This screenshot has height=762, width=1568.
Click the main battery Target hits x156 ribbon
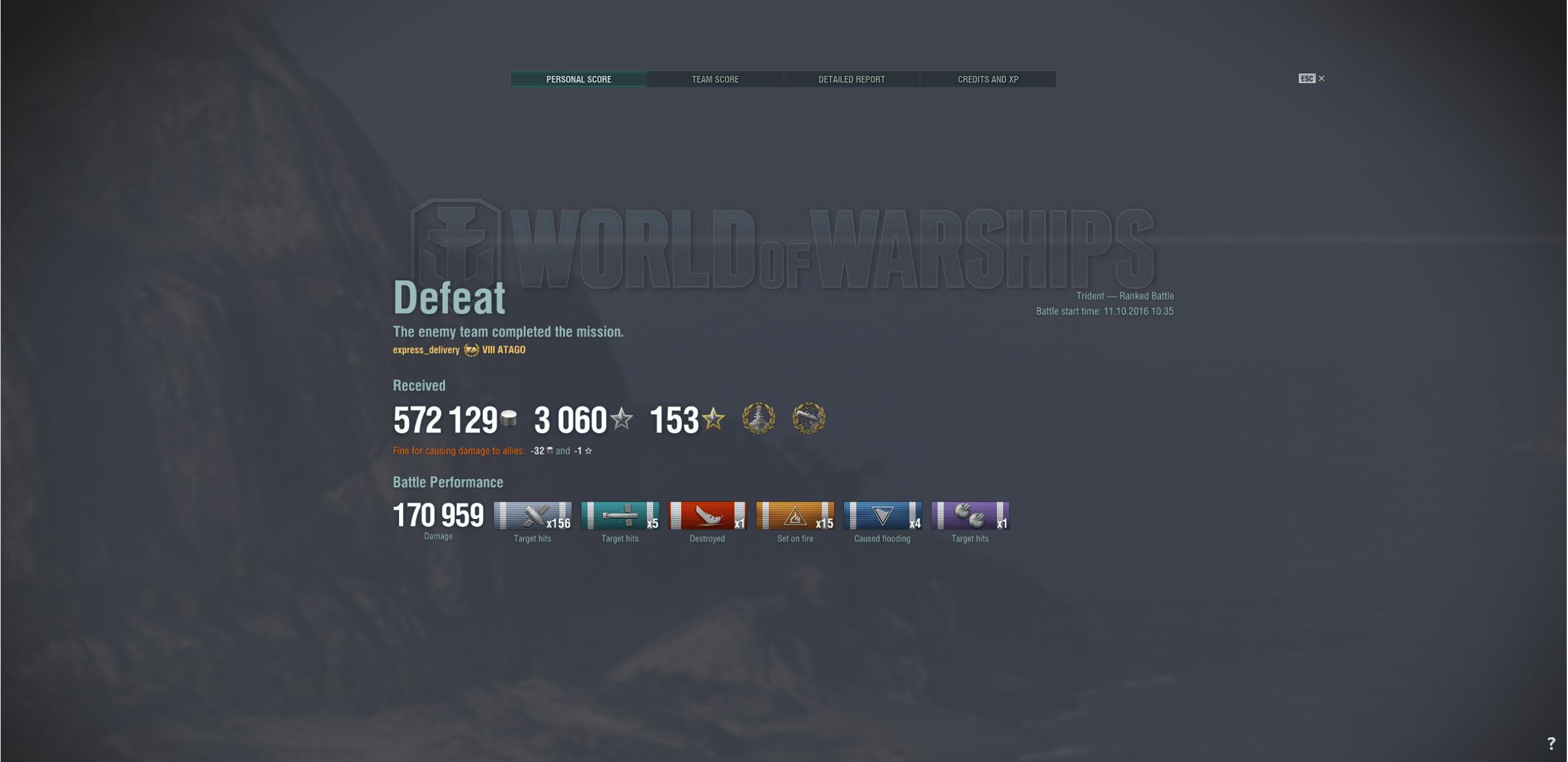[x=533, y=516]
